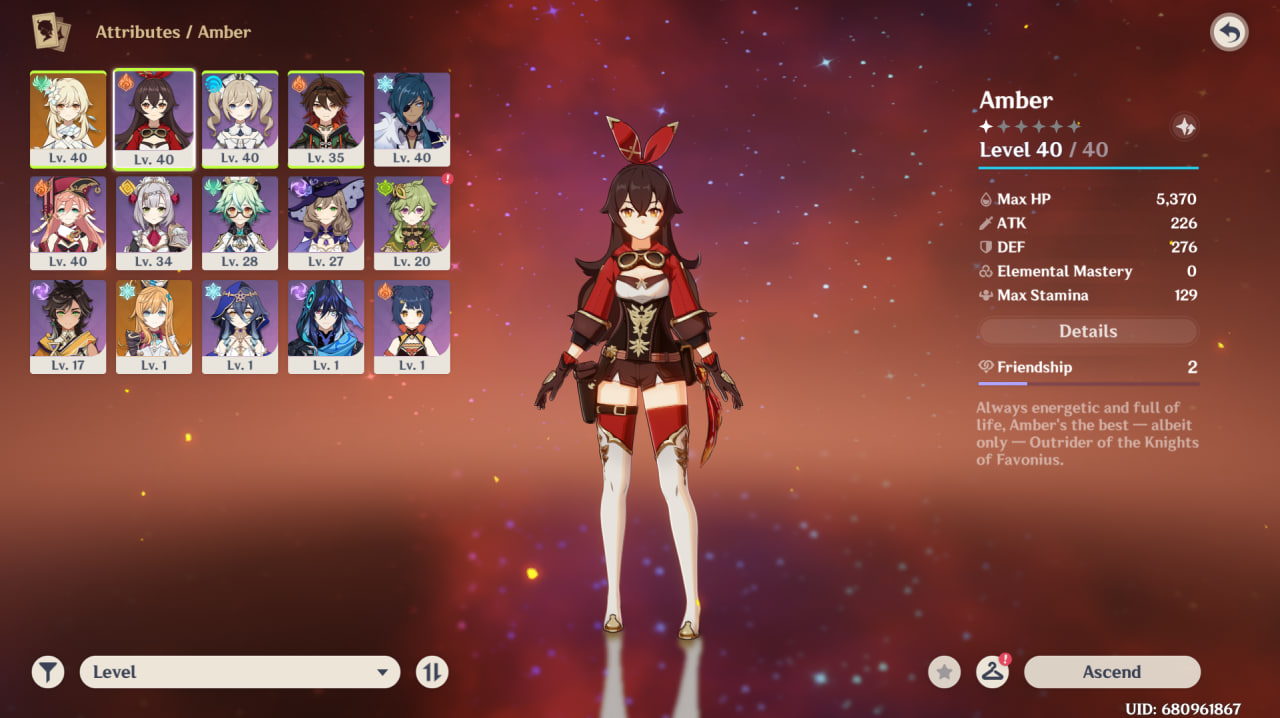Image resolution: width=1280 pixels, height=718 pixels.
Task: Open Amber's attribute Details
Action: coord(1088,331)
